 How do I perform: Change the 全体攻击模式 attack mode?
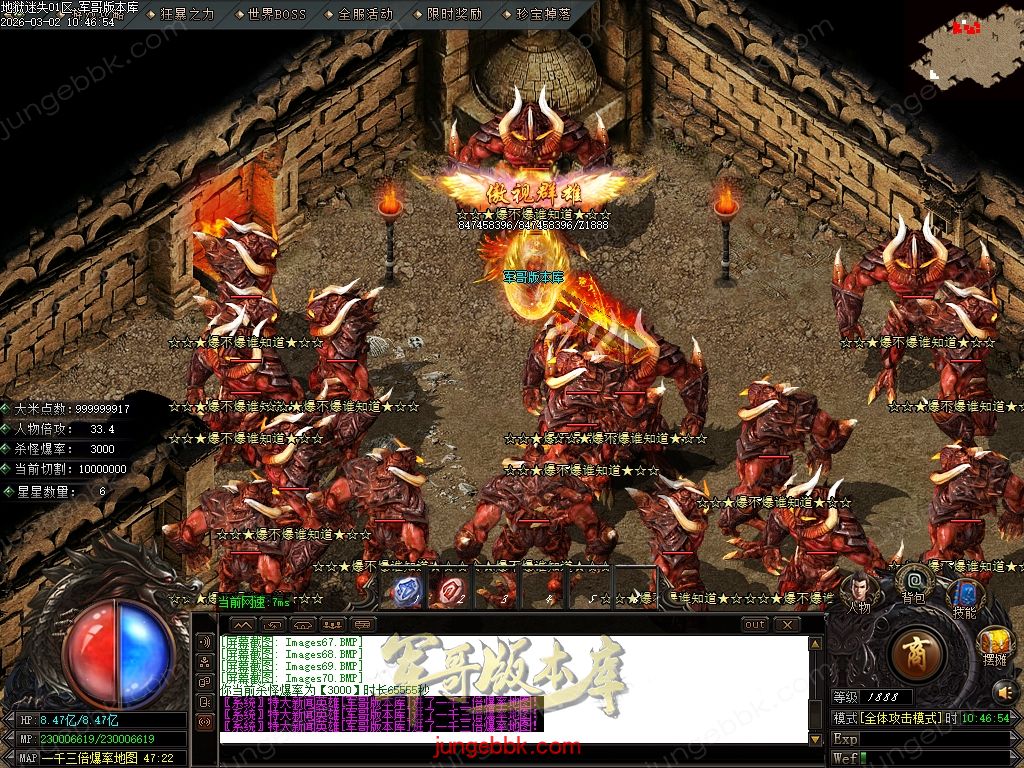[895, 719]
